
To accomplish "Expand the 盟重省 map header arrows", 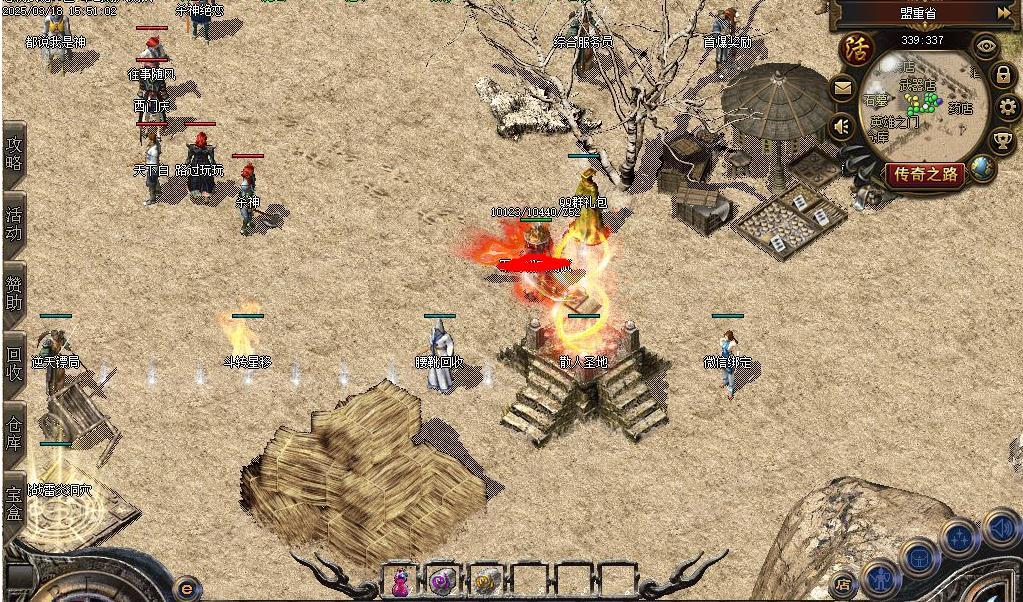I will 1004,13.
